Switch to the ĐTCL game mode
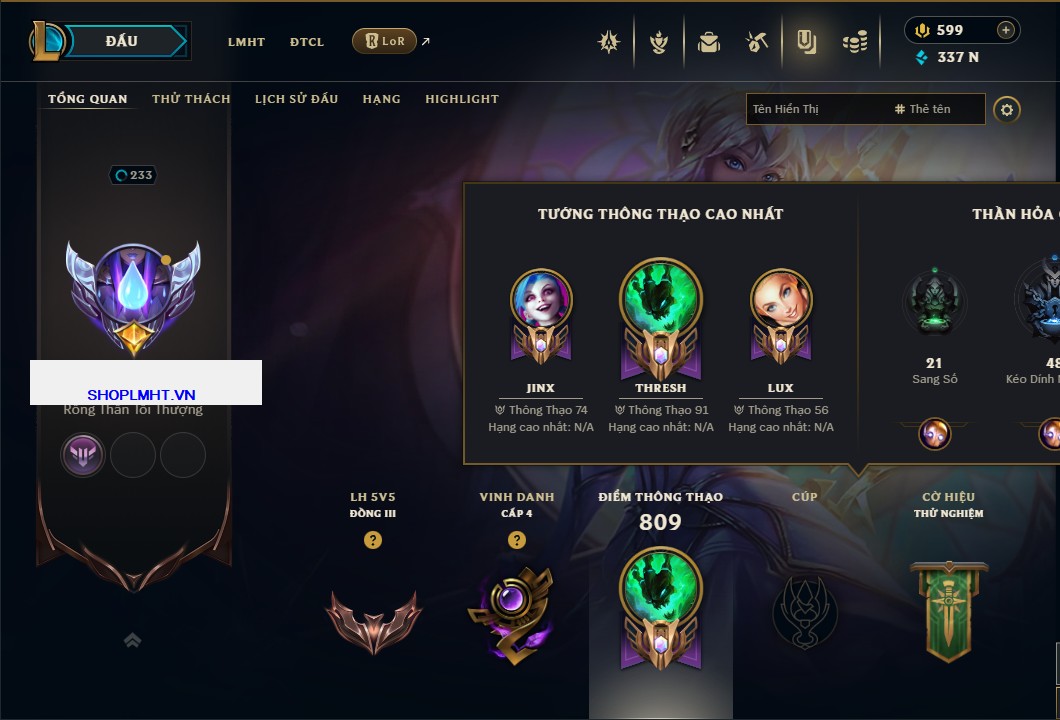Image resolution: width=1060 pixels, height=720 pixels. 307,42
